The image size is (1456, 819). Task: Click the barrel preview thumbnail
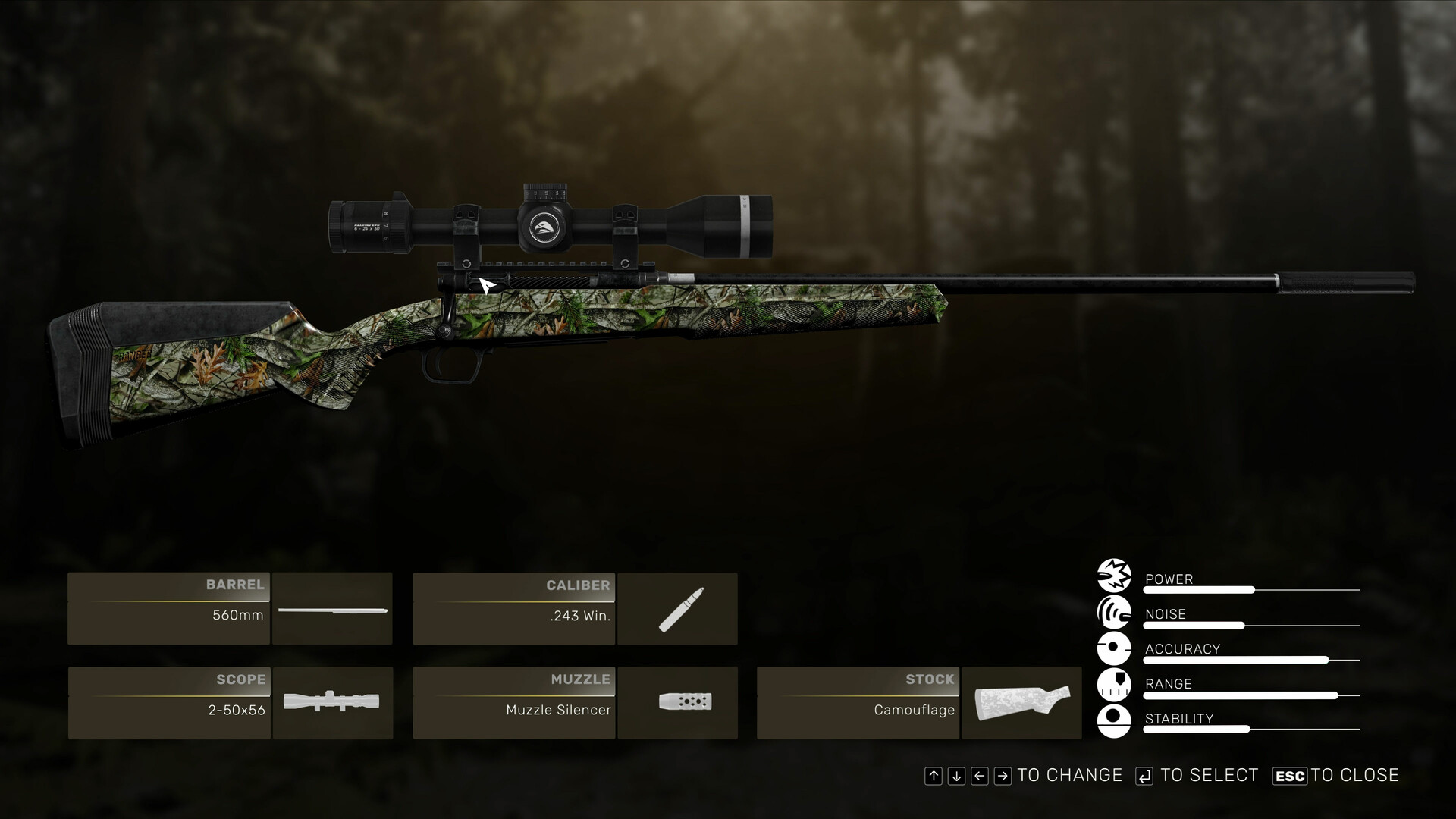pos(332,609)
